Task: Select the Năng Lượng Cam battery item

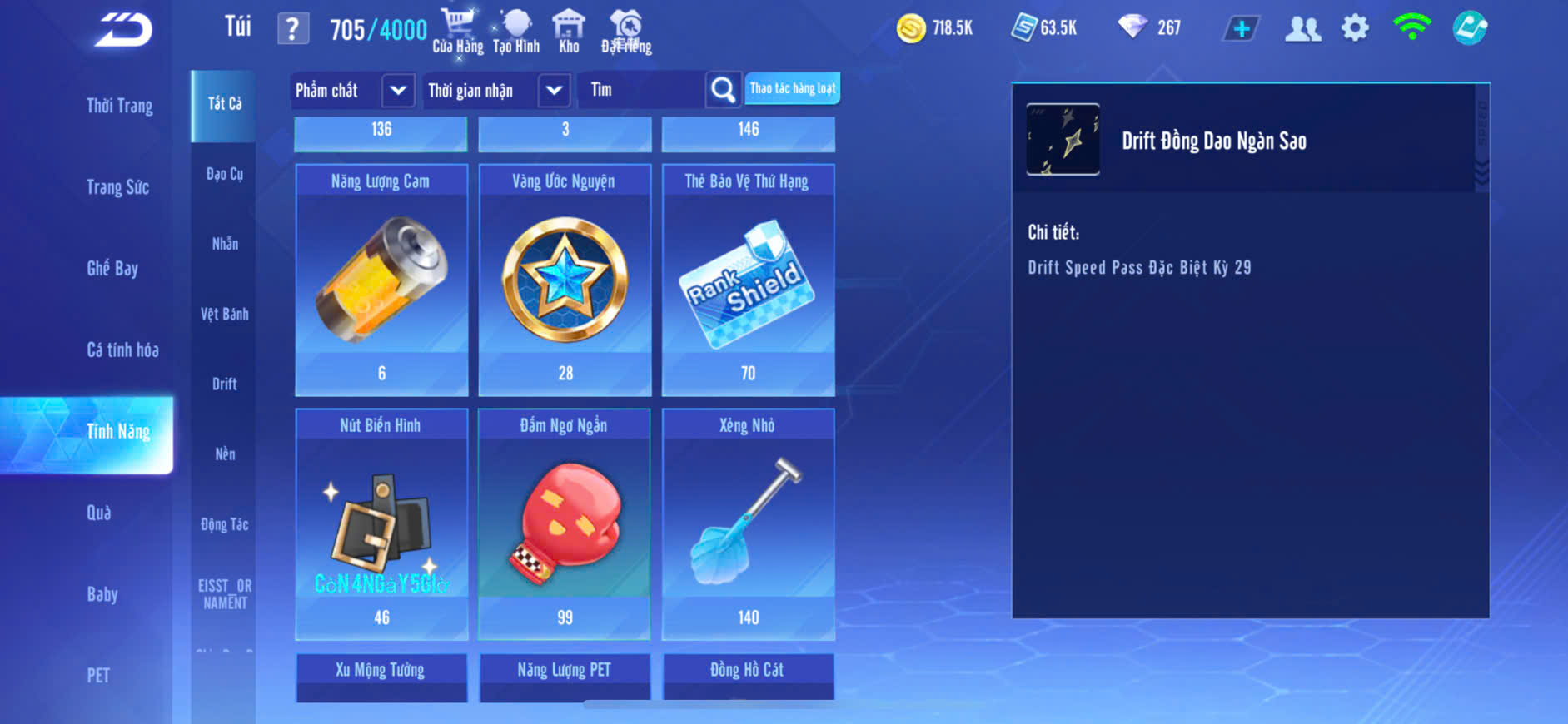Action: [381, 280]
